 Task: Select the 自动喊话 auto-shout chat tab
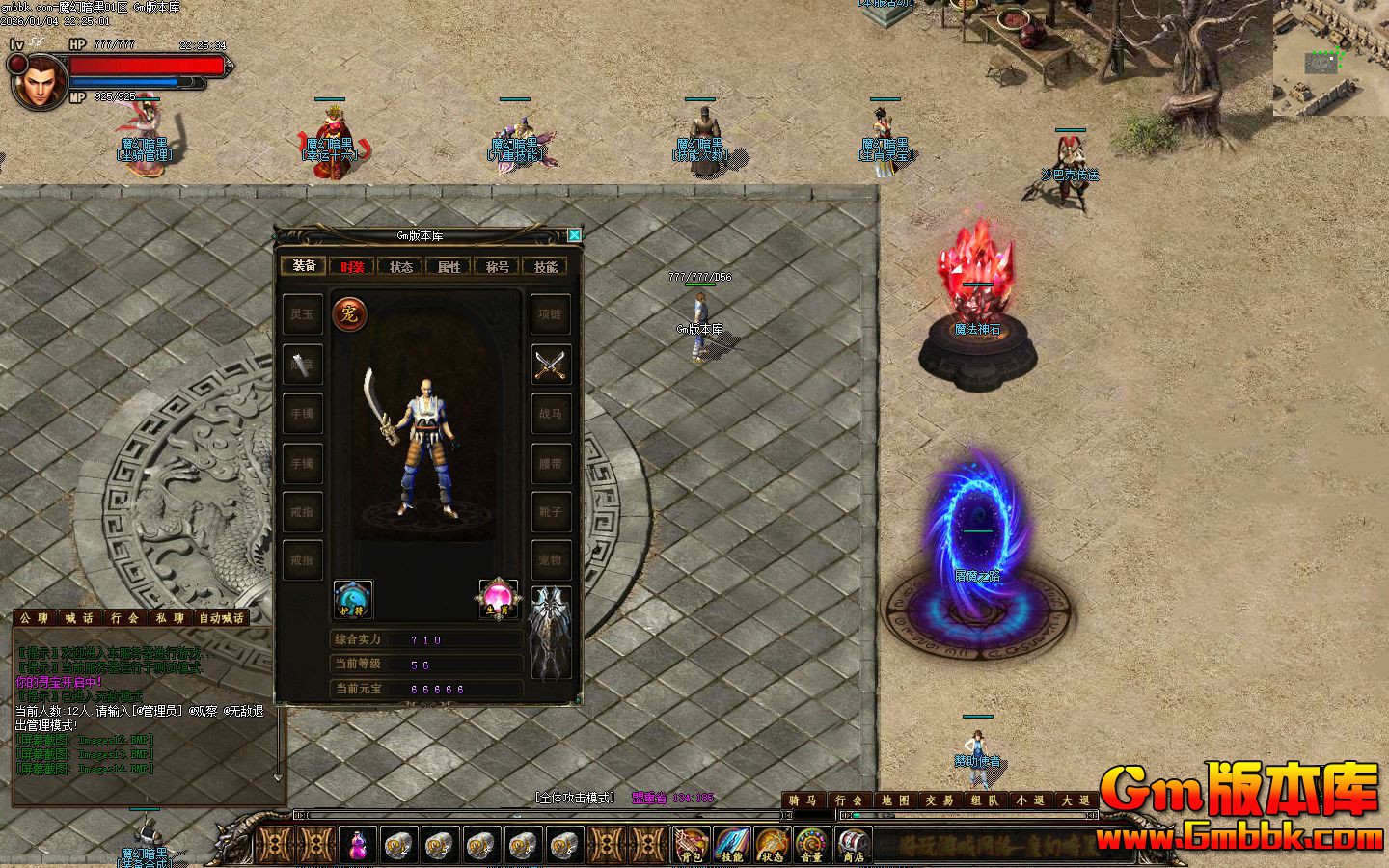[221, 618]
